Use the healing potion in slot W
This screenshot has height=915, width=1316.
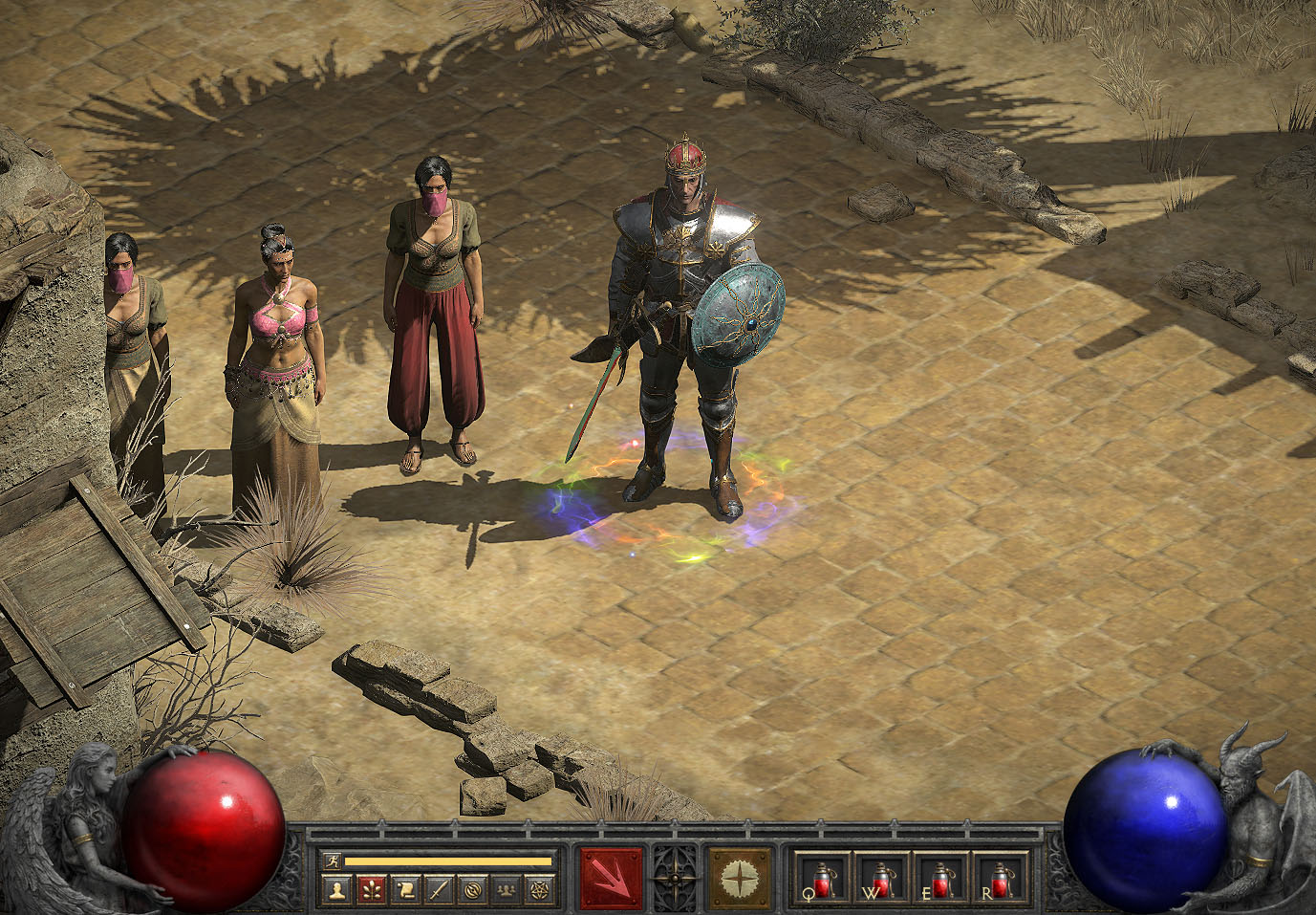pos(881,878)
